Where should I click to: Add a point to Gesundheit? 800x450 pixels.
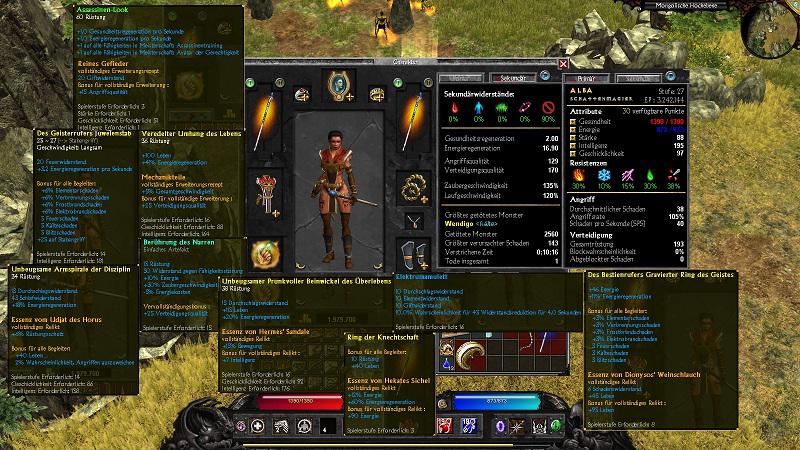[572, 120]
